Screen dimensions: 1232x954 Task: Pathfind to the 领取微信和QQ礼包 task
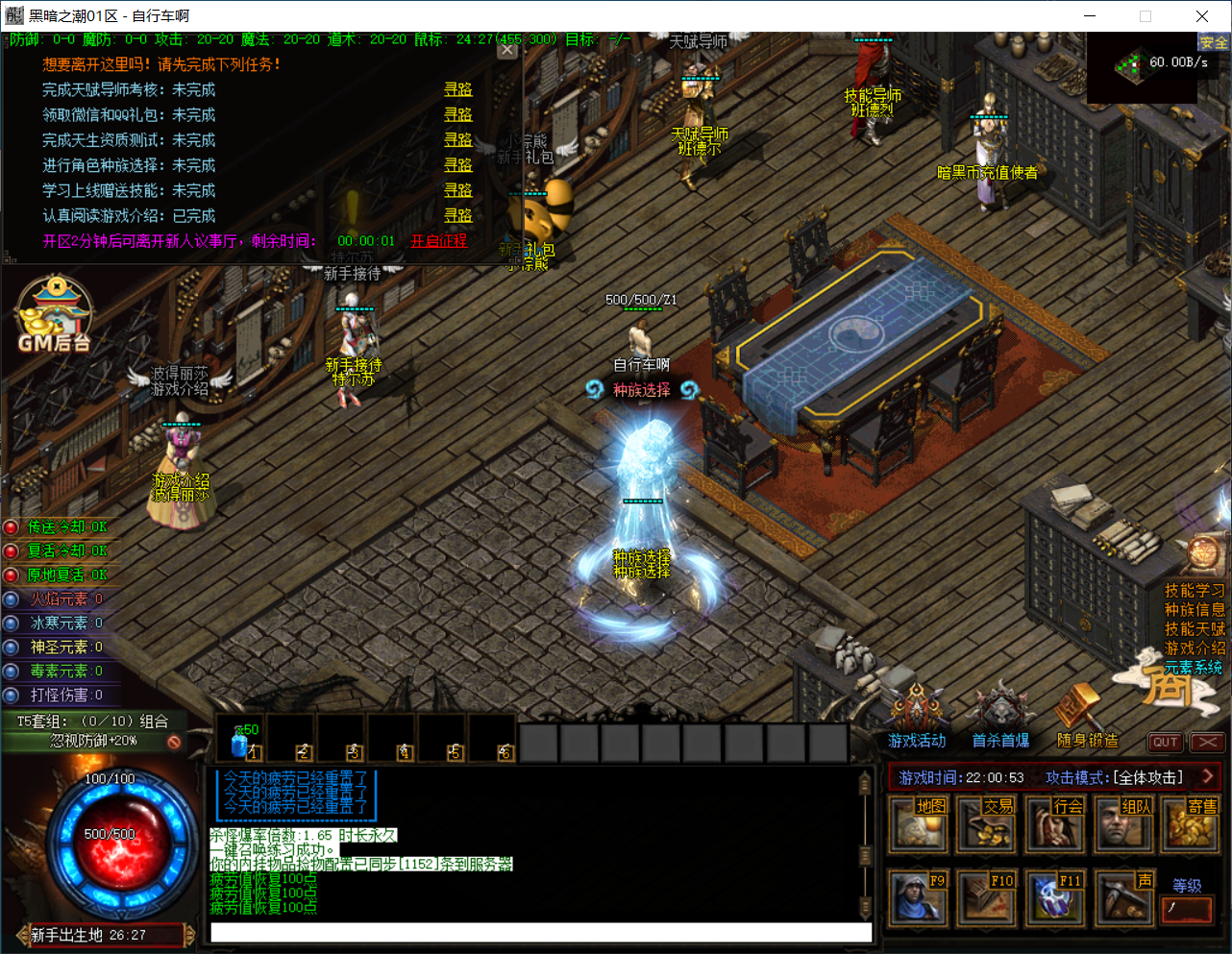[457, 114]
